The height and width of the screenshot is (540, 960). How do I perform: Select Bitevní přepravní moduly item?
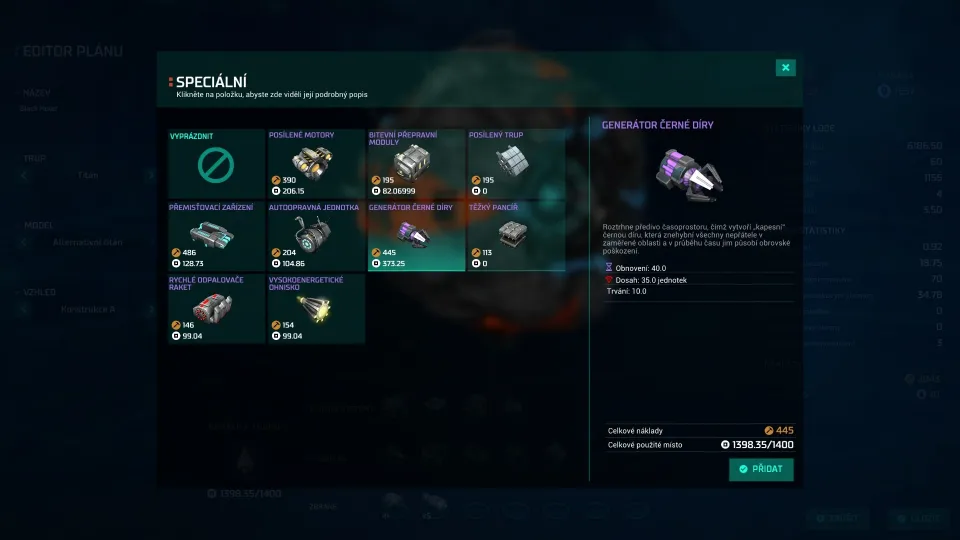(x=416, y=164)
